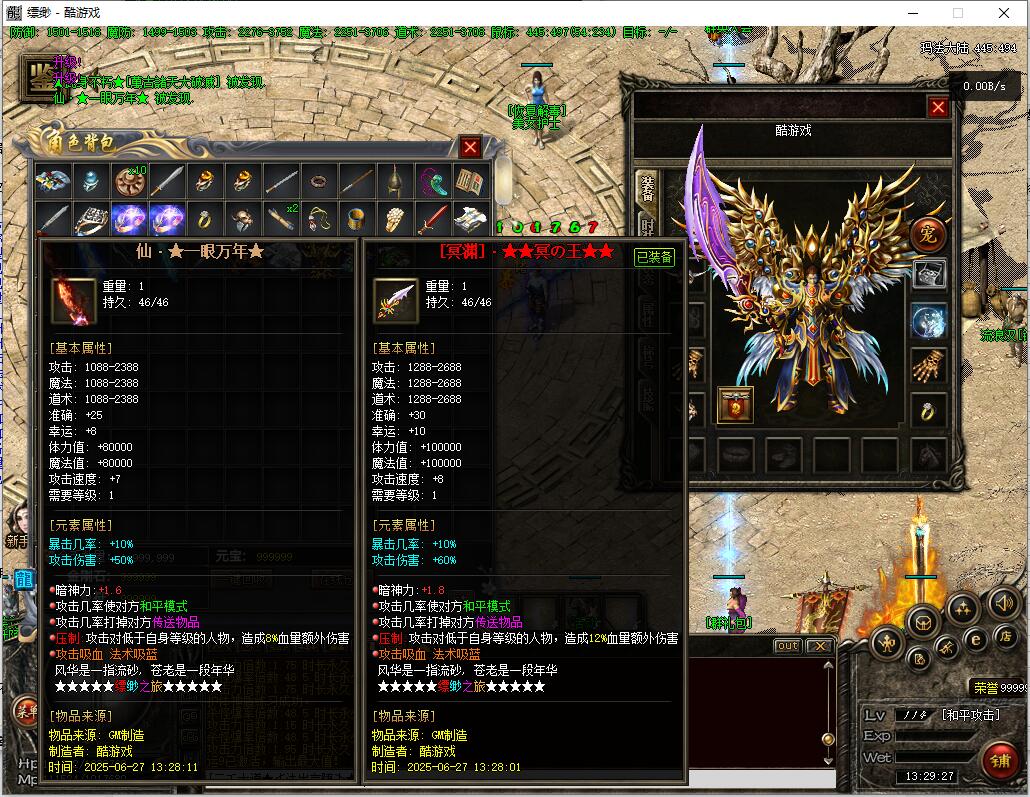Close the game window from title bar
This screenshot has width=1030, height=797.
click(x=1004, y=13)
